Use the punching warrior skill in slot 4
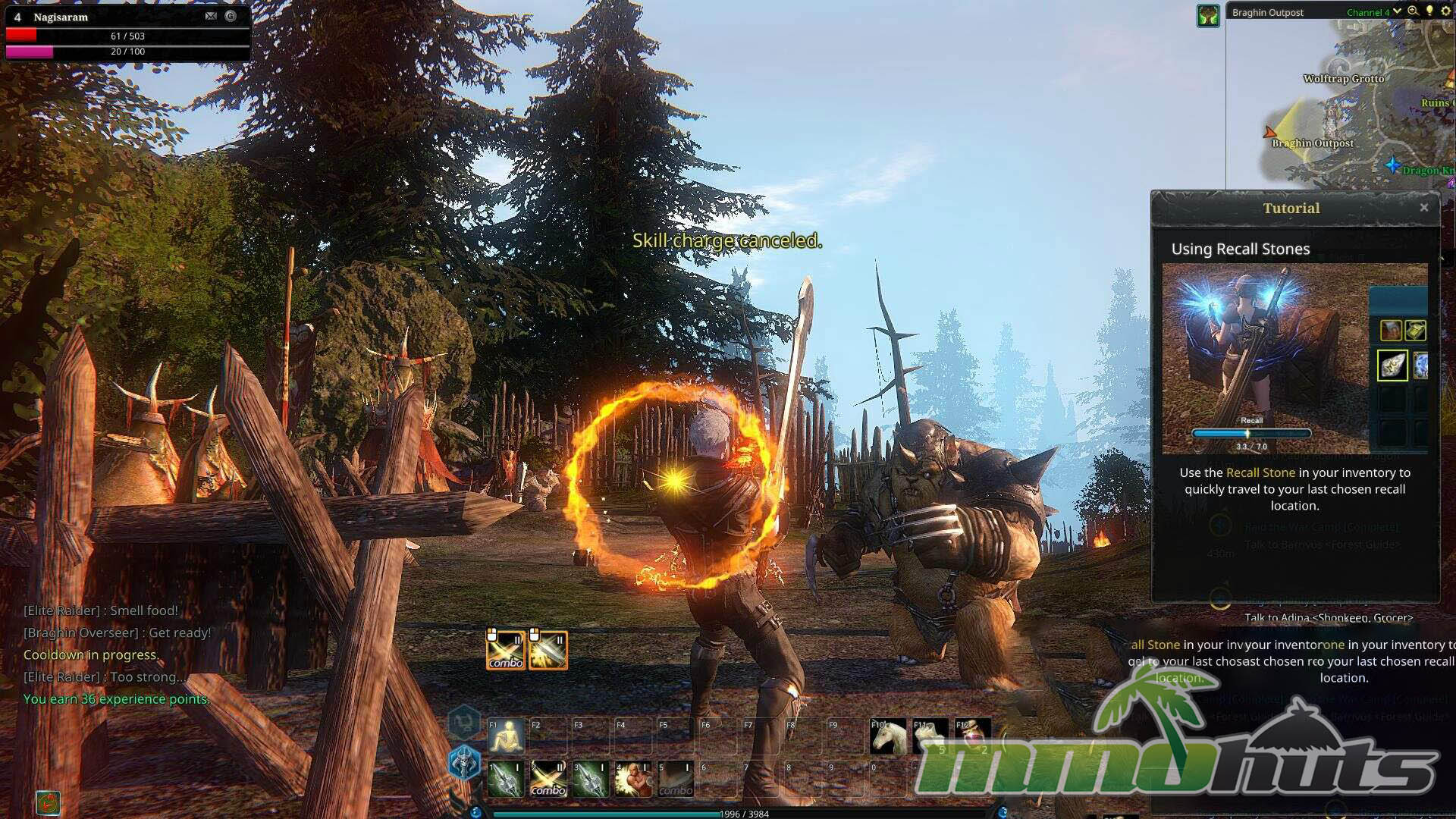This screenshot has height=819, width=1456. (x=633, y=779)
